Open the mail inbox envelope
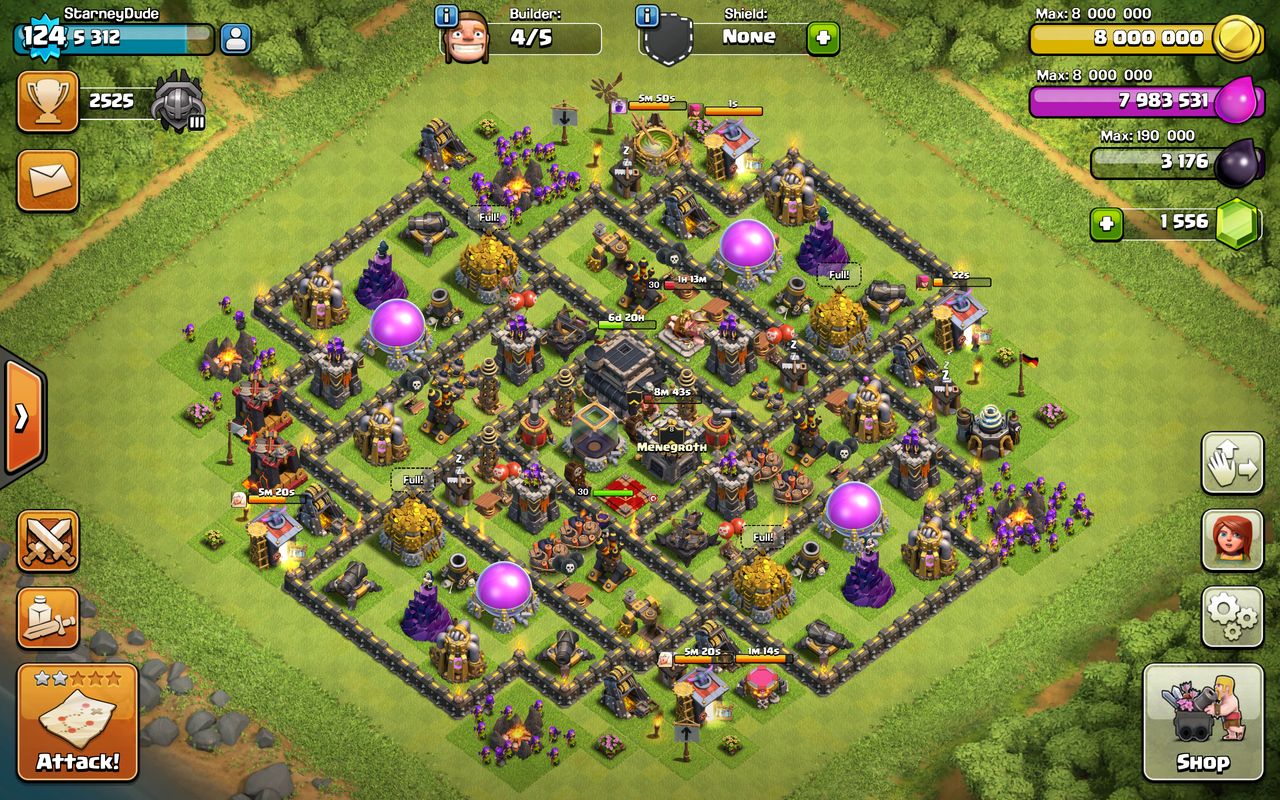 [47, 181]
